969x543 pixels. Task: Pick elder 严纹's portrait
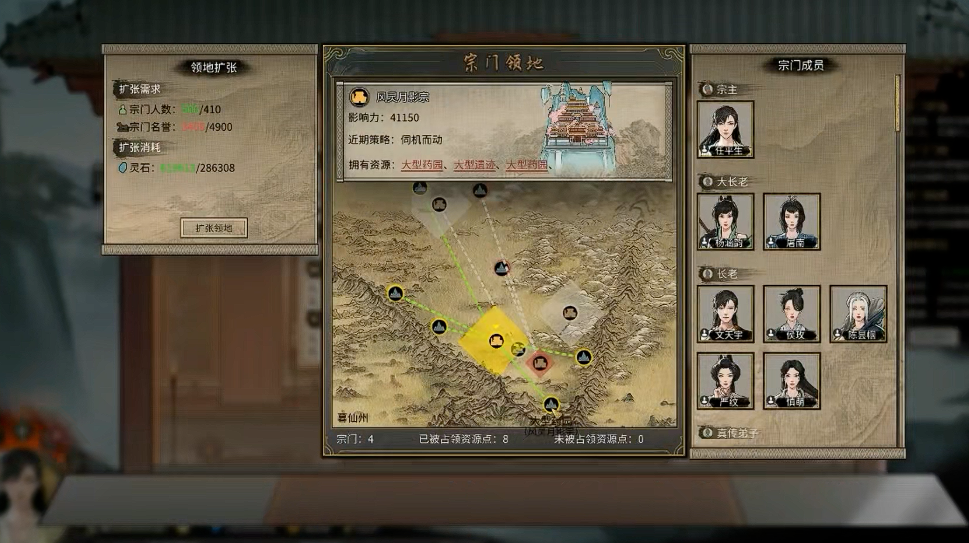point(725,380)
